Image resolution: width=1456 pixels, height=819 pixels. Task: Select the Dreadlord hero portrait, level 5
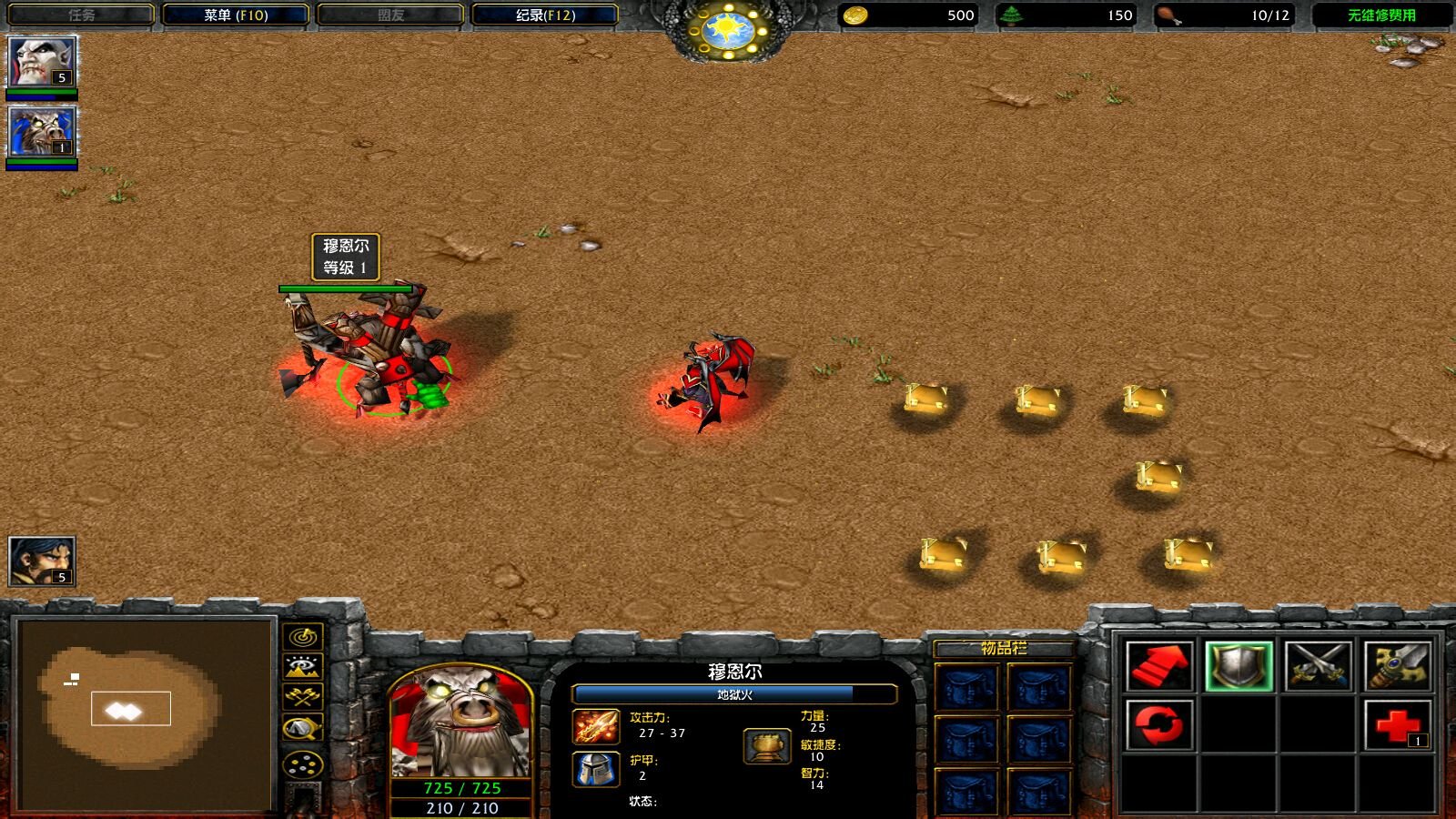click(x=42, y=62)
